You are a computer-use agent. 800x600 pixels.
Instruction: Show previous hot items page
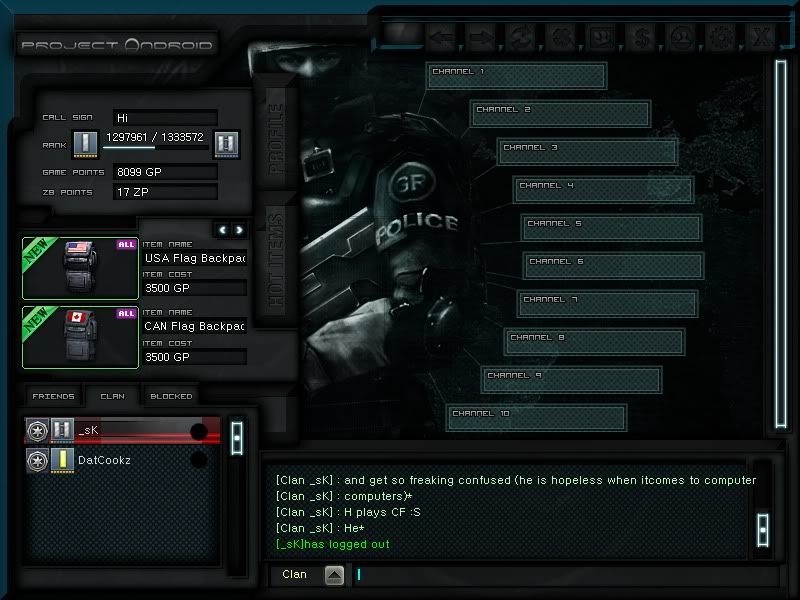224,230
